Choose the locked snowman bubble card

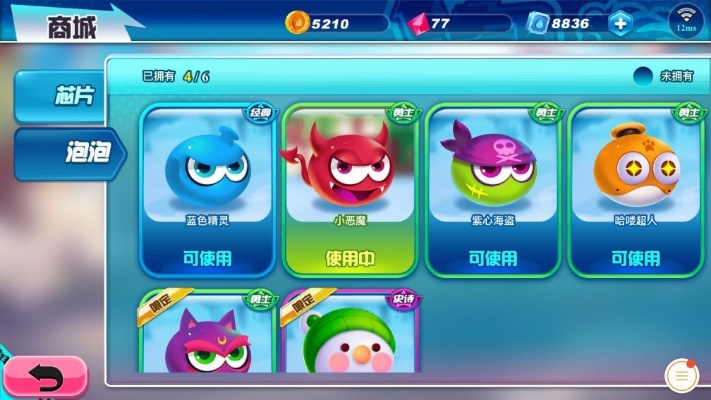click(351, 335)
